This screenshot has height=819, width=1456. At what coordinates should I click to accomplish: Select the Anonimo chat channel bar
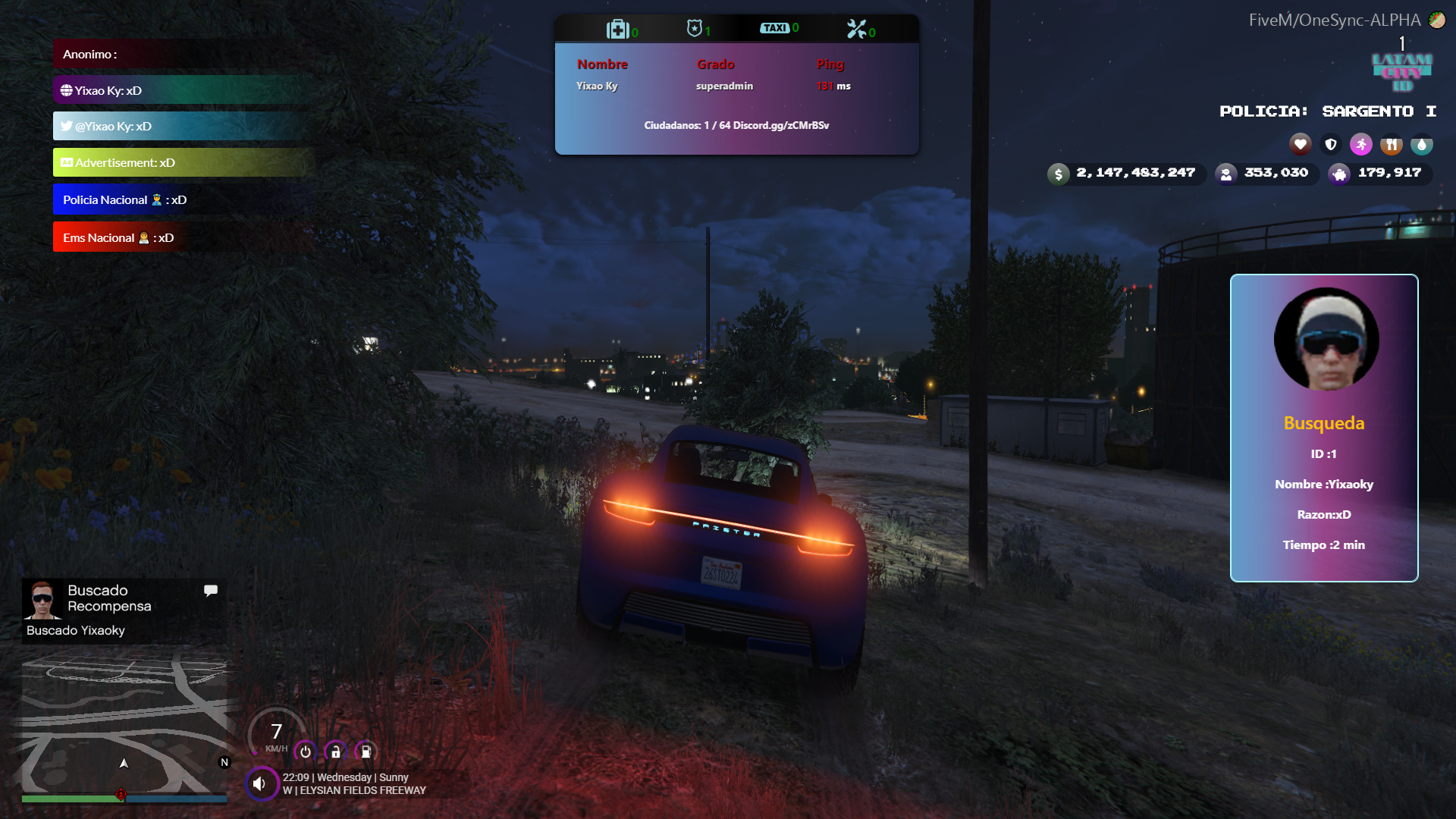[182, 55]
